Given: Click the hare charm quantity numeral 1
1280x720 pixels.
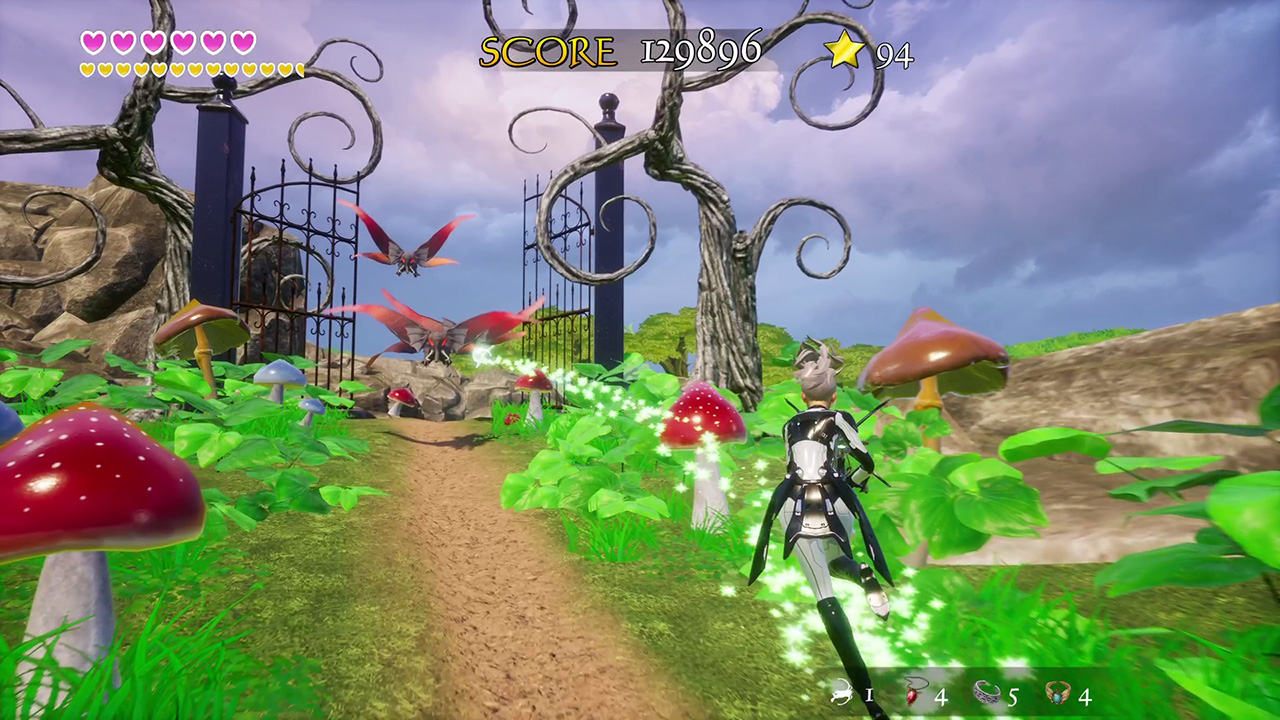Looking at the screenshot, I should (x=868, y=695).
